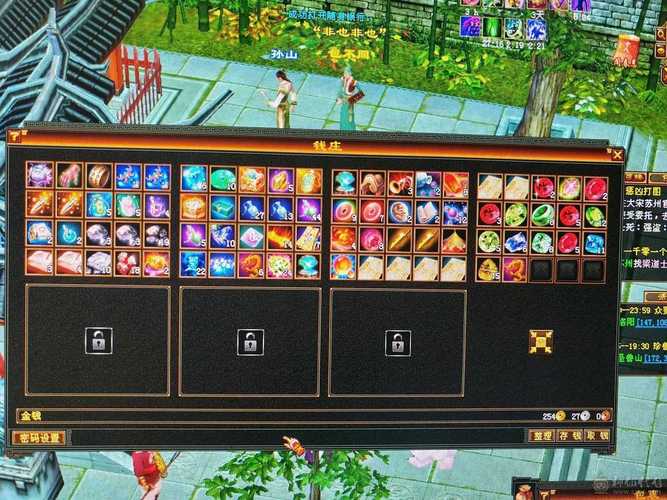Select the golden ornate square icon
Viewport: 667px width, 500px height.
[541, 341]
